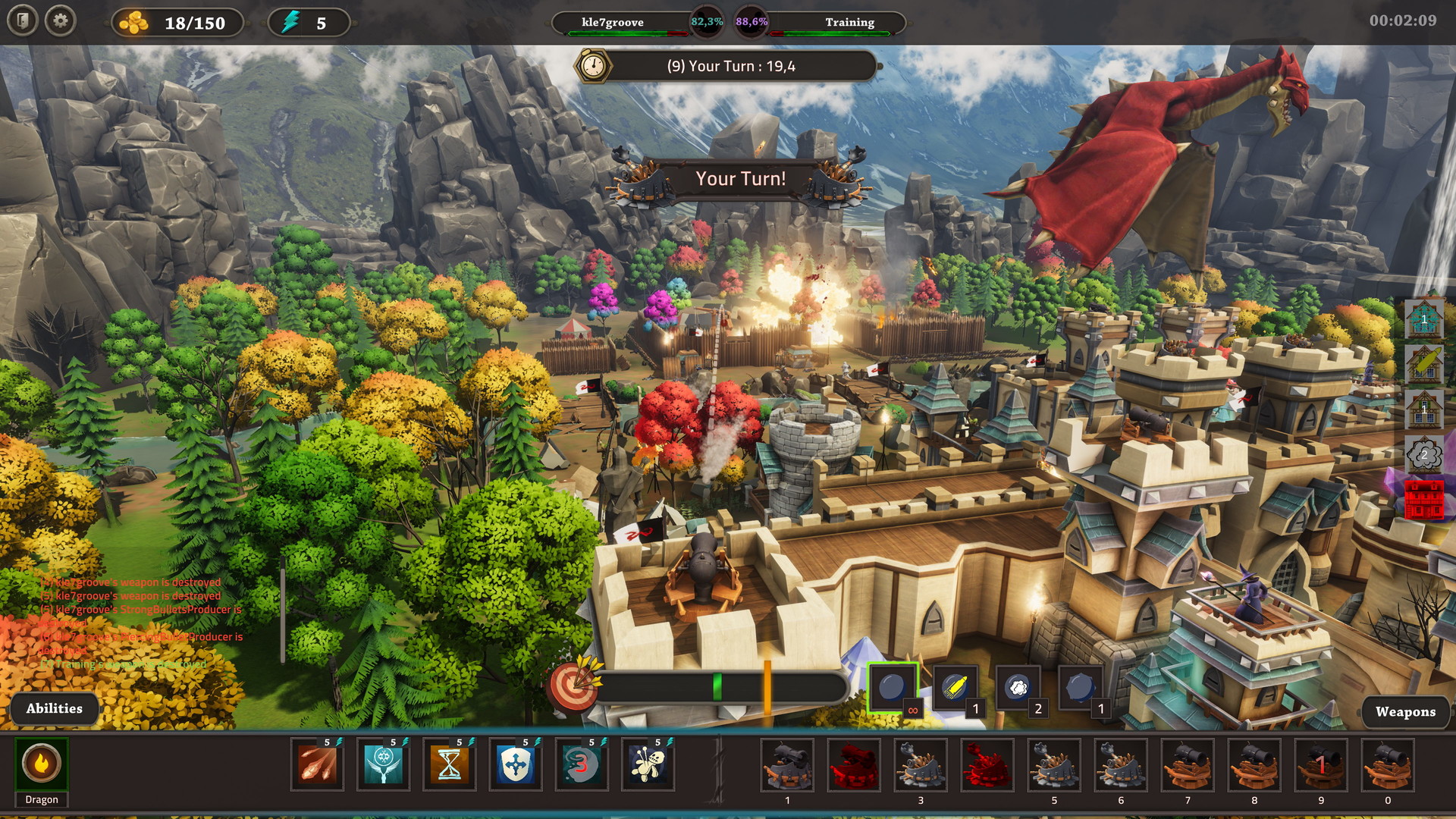The image size is (1456, 819).
Task: Open the Weapons panel
Action: pos(1405,712)
